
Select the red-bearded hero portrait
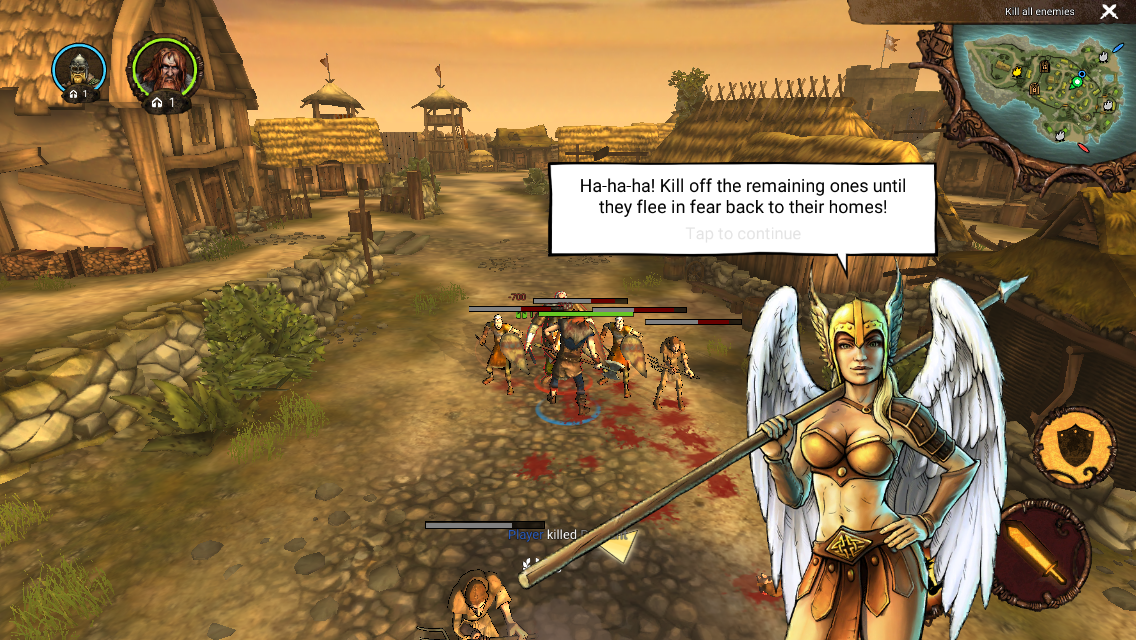[164, 70]
